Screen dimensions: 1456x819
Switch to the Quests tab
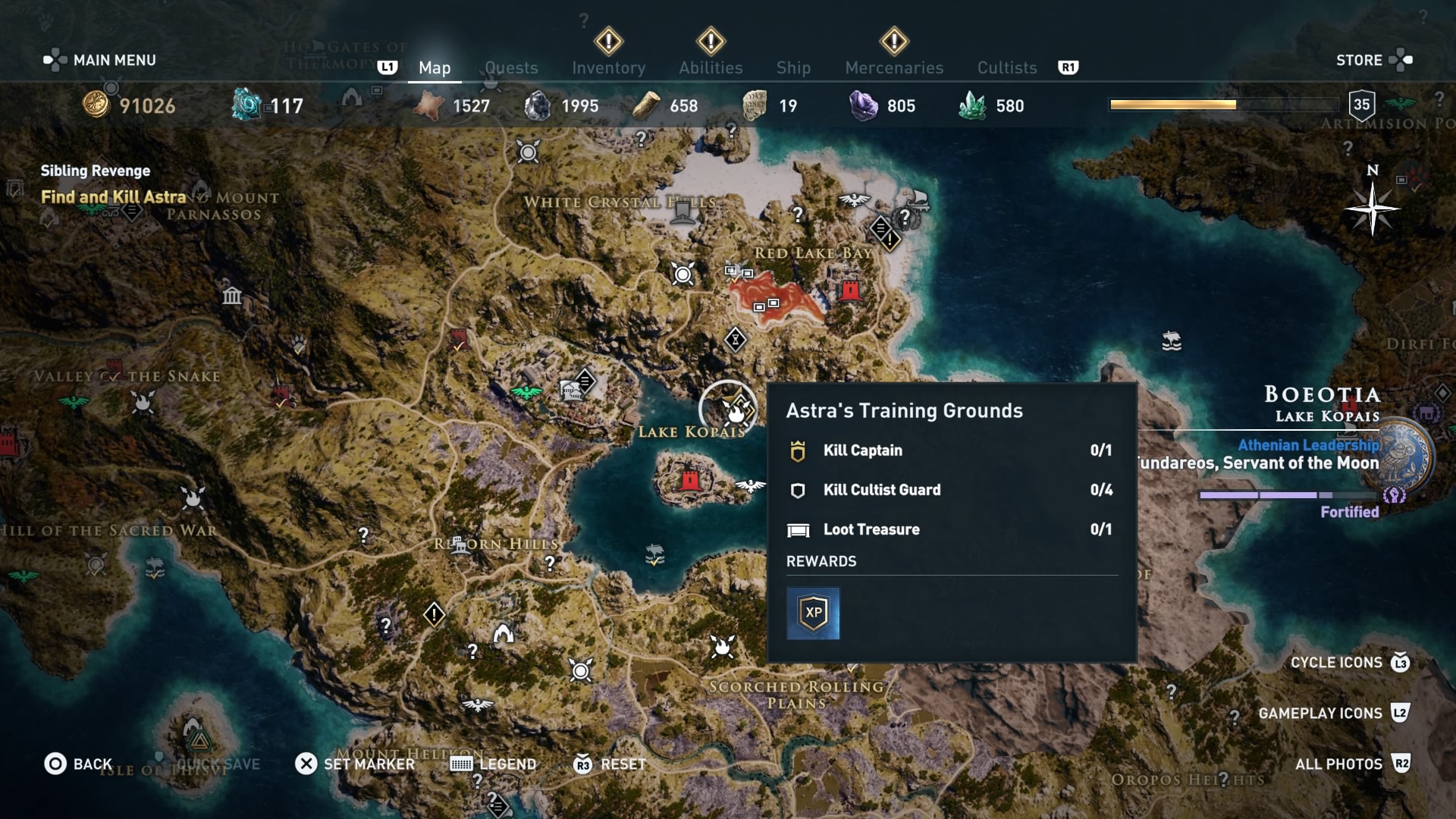point(511,67)
